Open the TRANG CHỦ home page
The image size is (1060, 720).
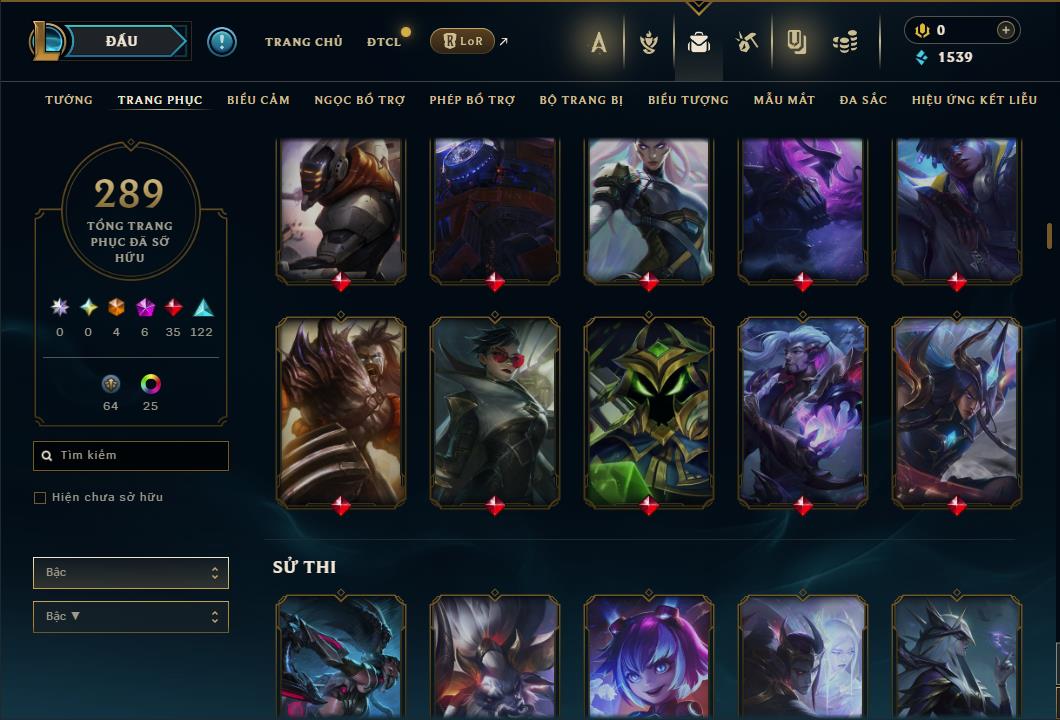coord(303,42)
